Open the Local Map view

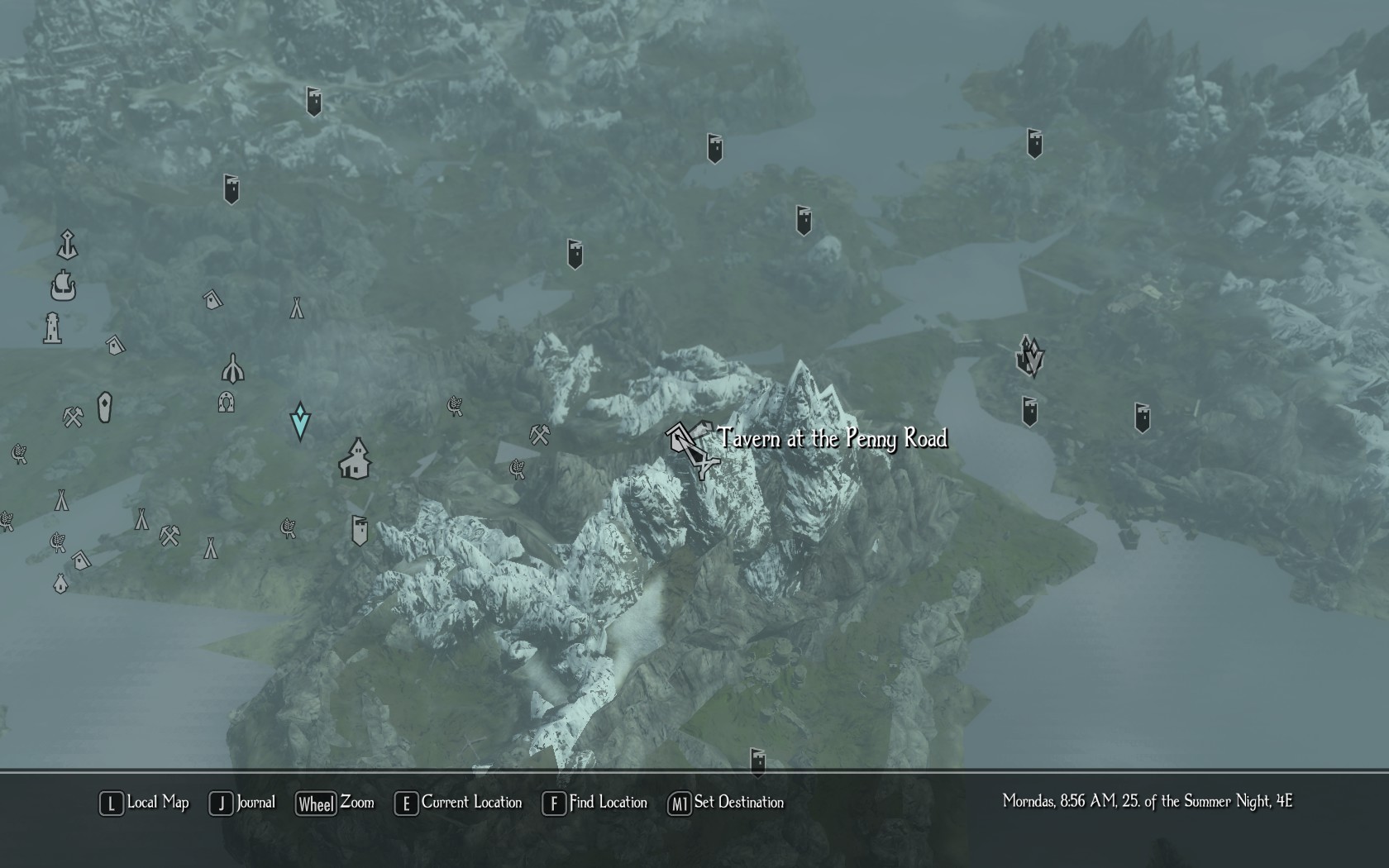pos(145,803)
